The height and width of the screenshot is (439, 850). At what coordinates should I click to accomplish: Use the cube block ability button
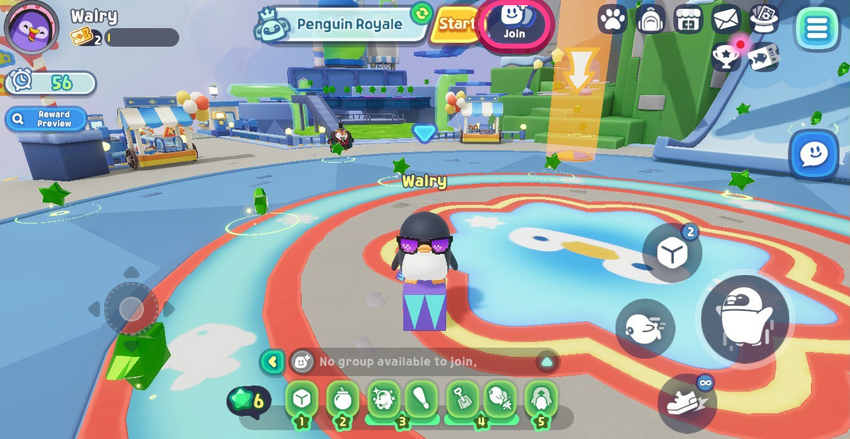pos(671,253)
